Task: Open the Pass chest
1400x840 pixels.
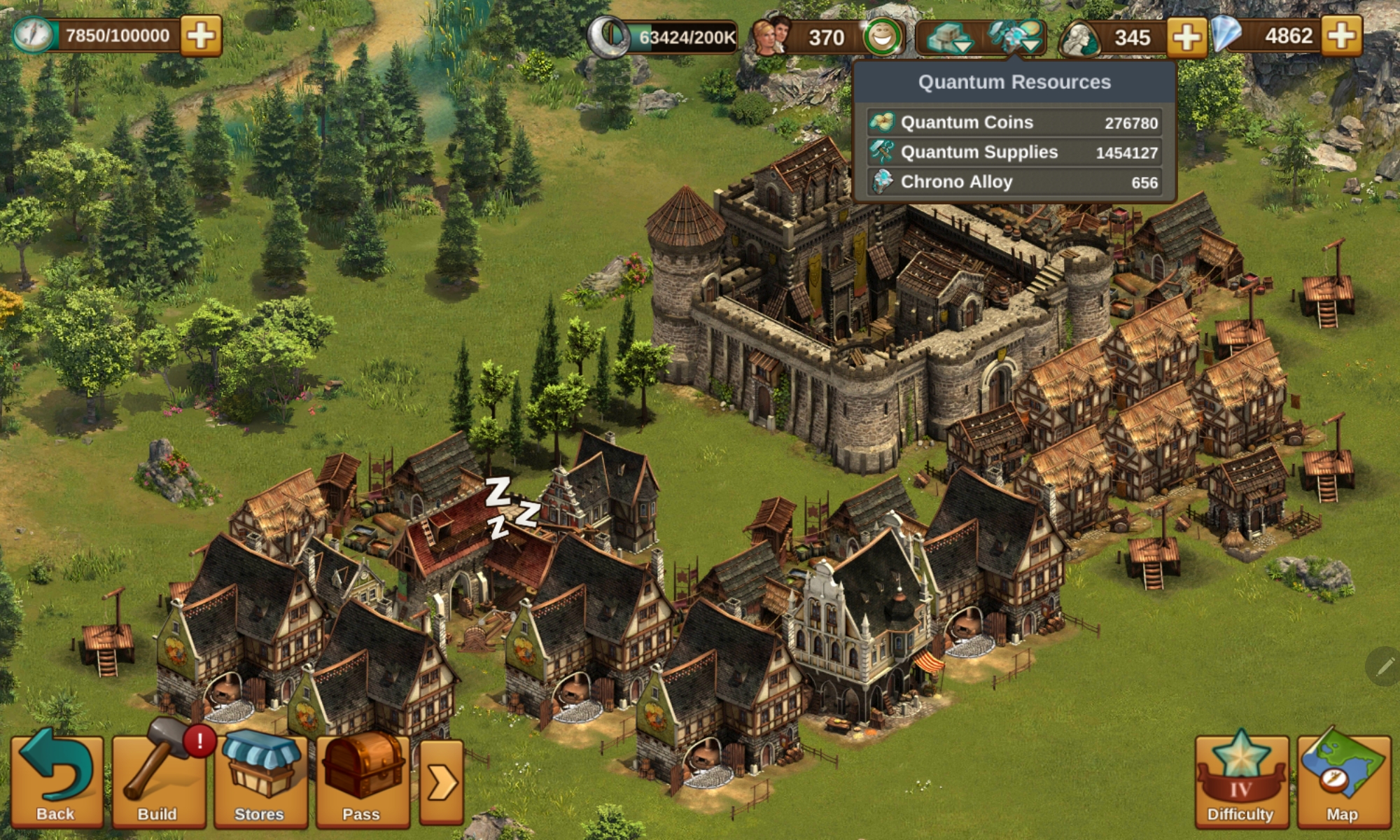Action: [362, 780]
